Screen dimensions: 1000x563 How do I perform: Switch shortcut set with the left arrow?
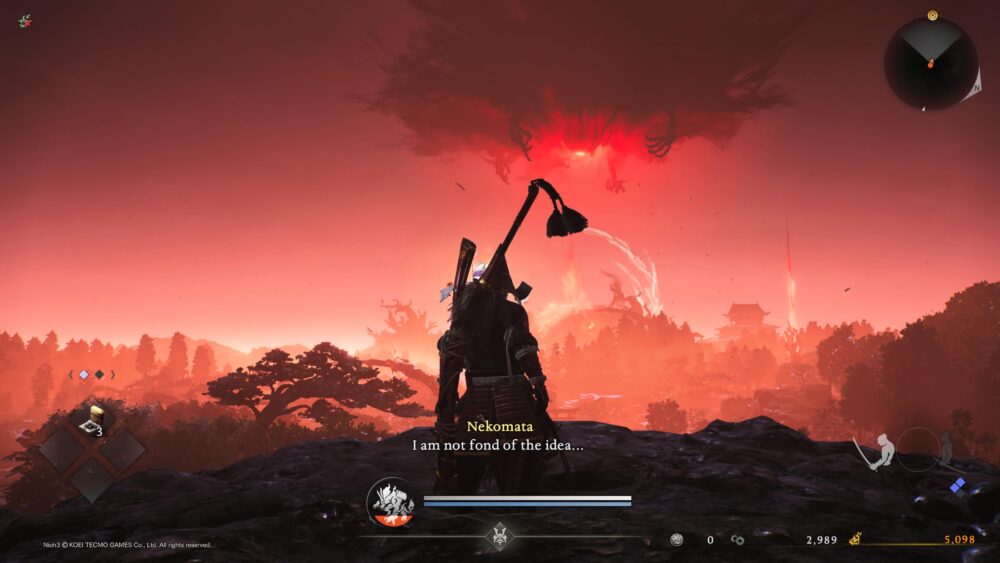point(70,375)
